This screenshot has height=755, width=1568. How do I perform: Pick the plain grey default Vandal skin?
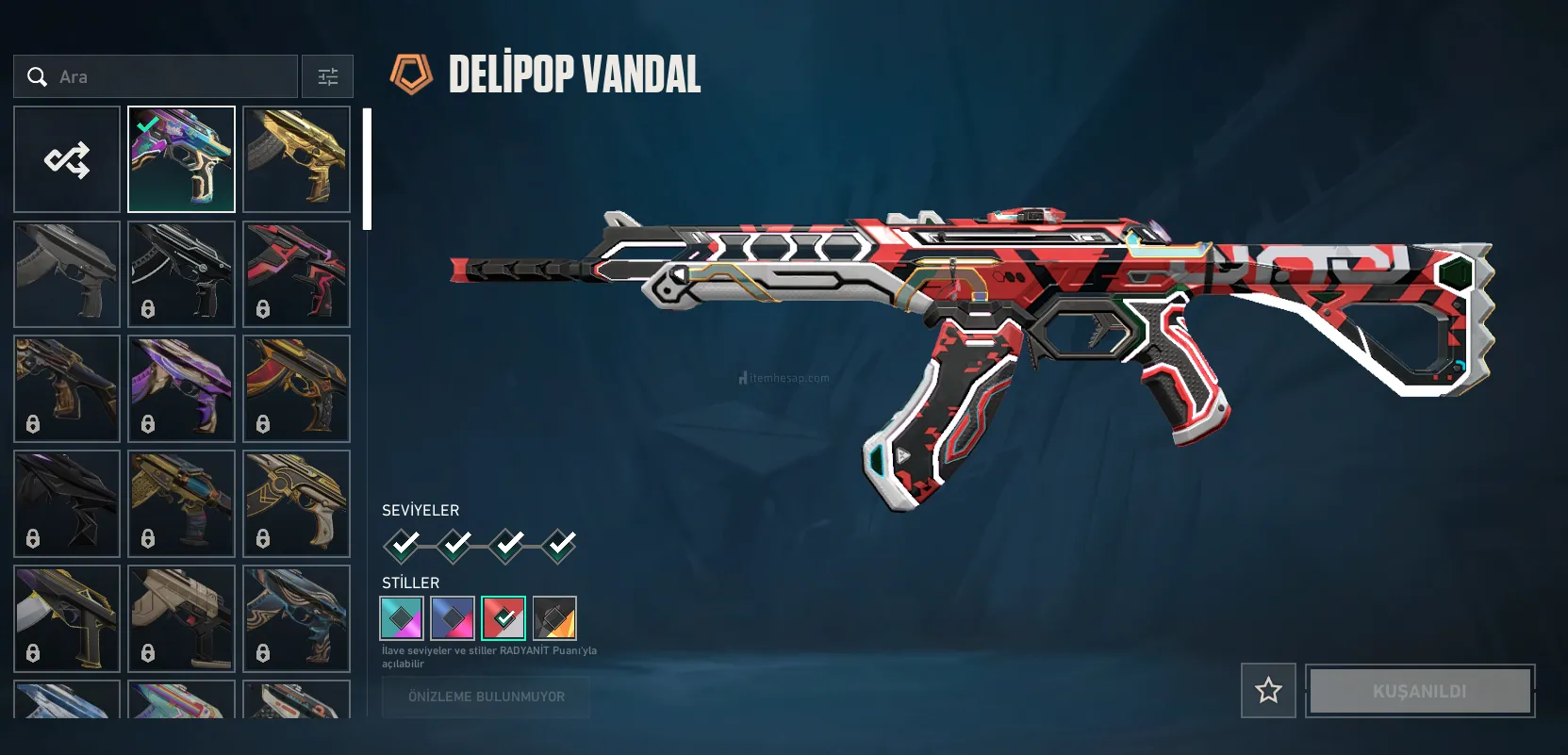67,274
